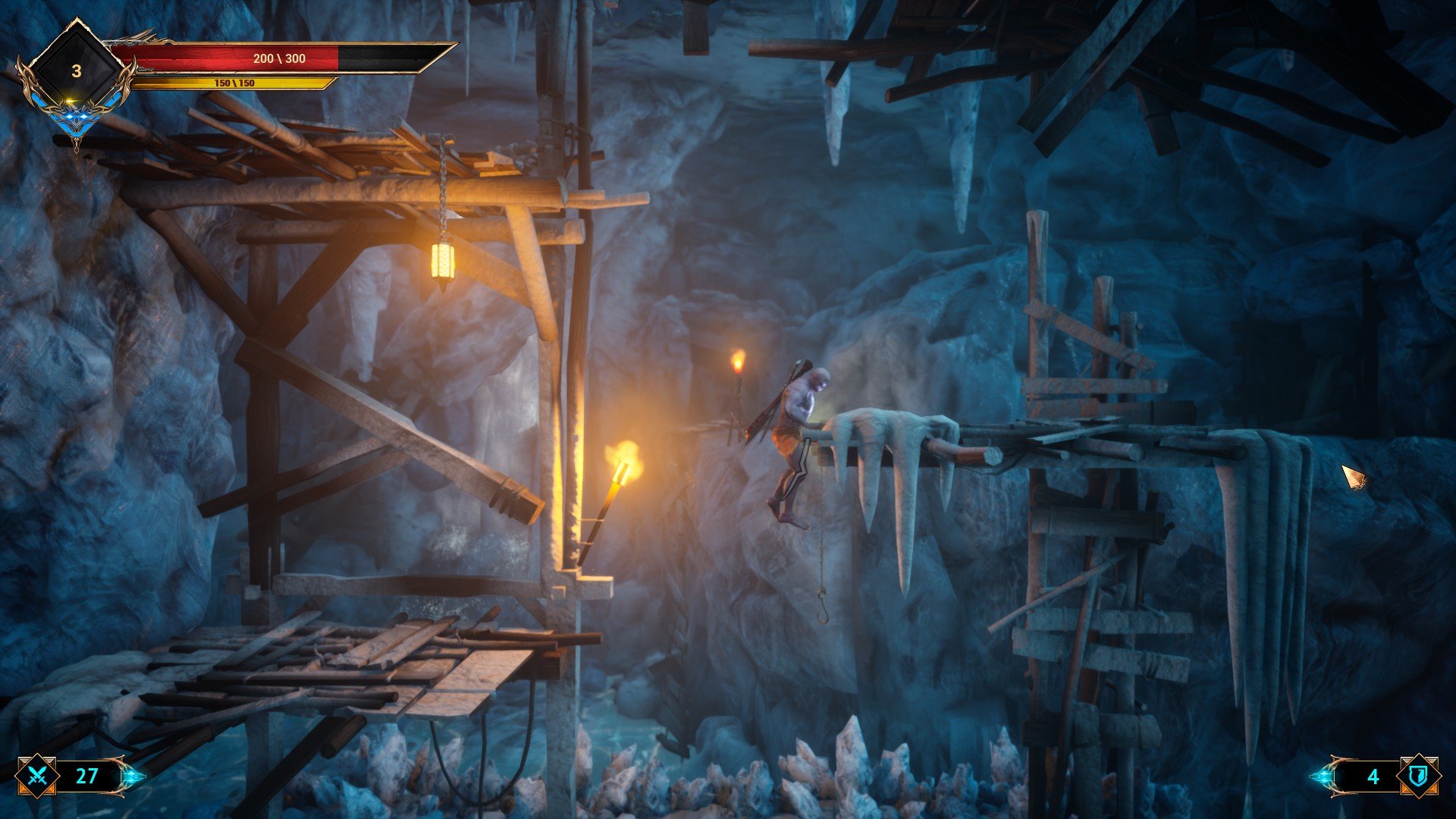Open the level 3 character emblem
The height and width of the screenshot is (819, 1456).
point(76,72)
